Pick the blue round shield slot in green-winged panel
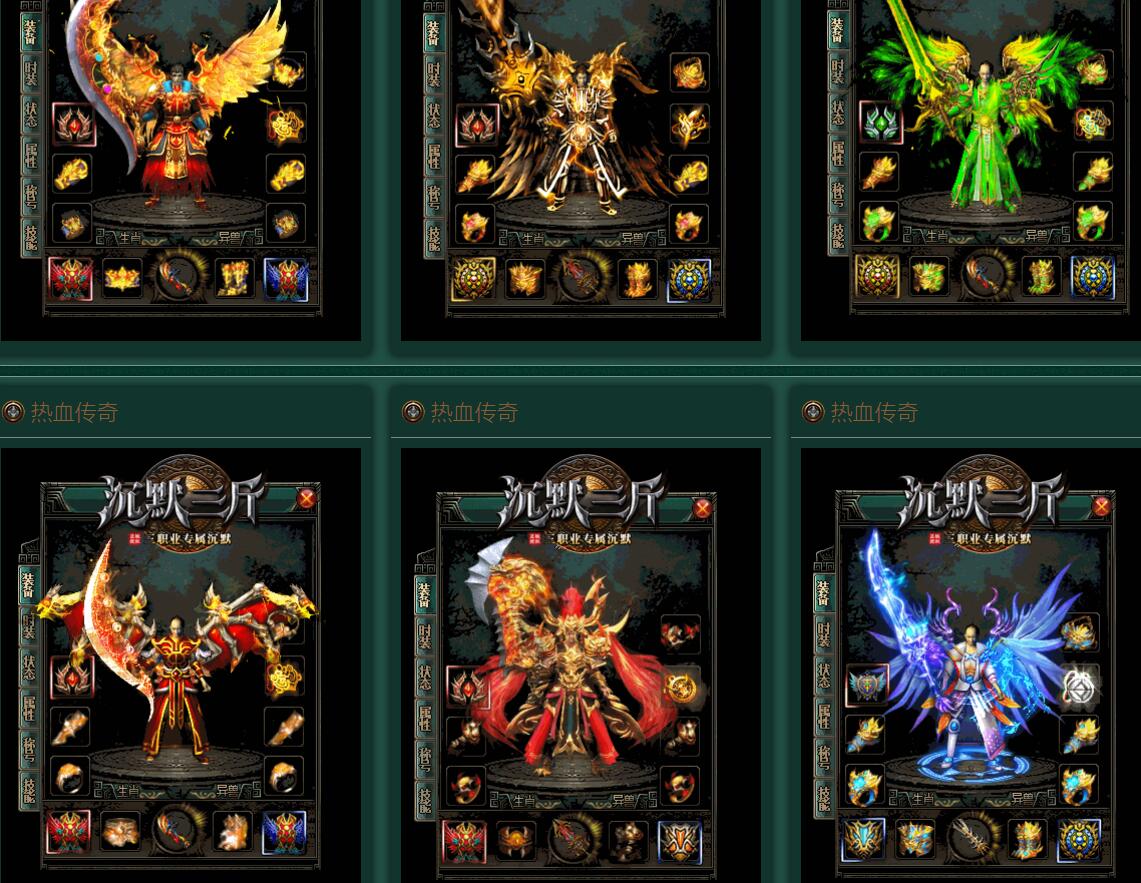 (1092, 279)
